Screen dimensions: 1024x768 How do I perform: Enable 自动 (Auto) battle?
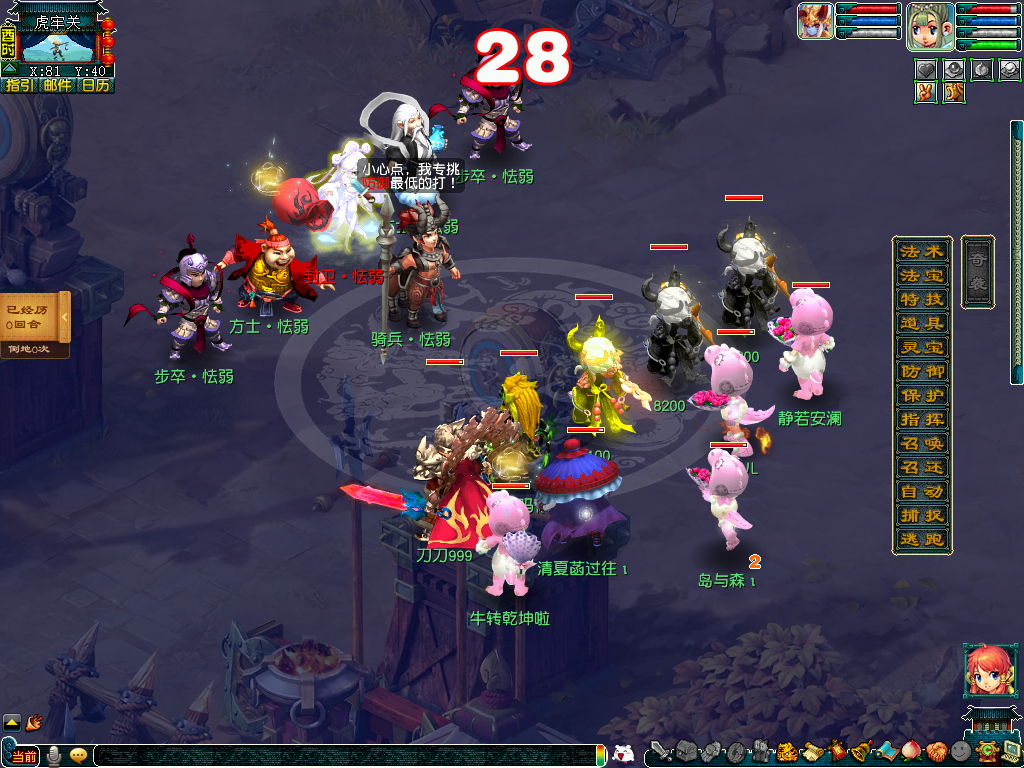click(921, 492)
